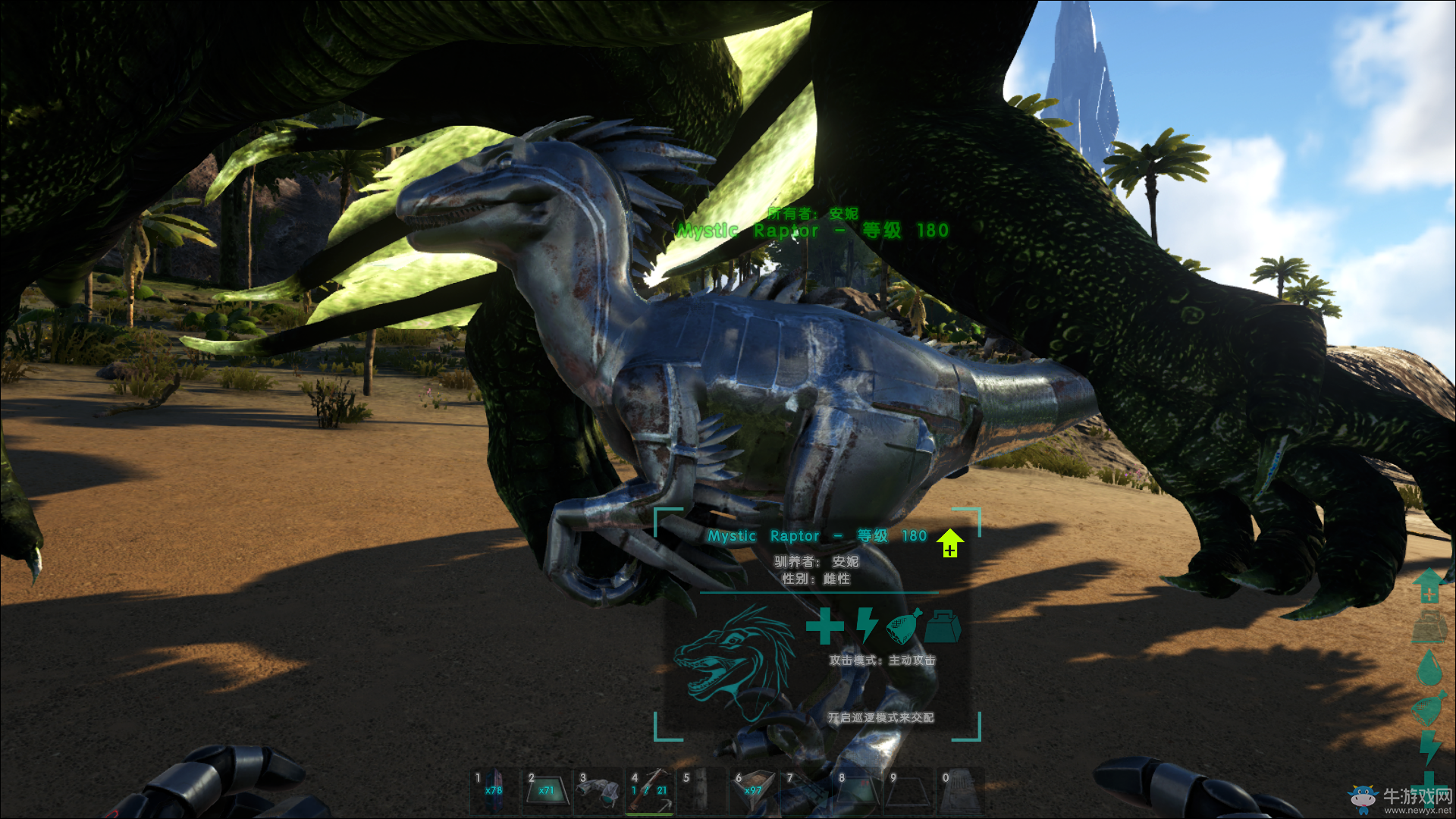Pick the x97 trough in slot 6

tap(753, 789)
